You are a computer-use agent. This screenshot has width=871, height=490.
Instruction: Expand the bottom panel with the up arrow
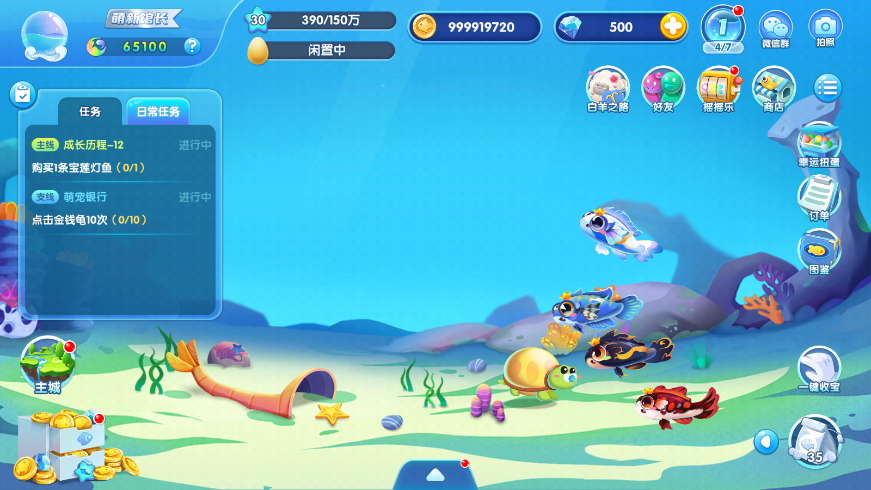436,474
